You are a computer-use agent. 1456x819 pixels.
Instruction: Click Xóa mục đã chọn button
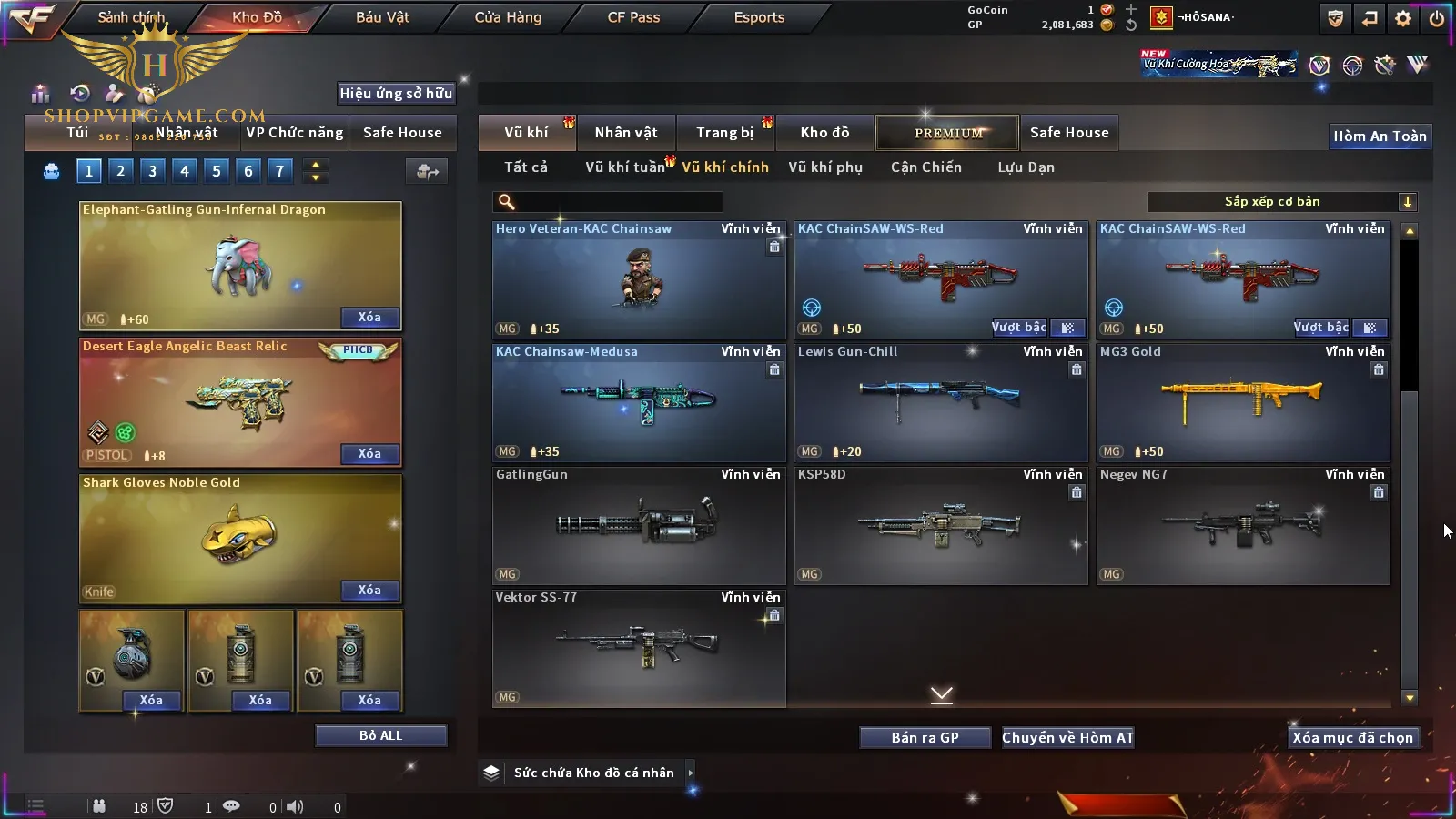click(1352, 738)
